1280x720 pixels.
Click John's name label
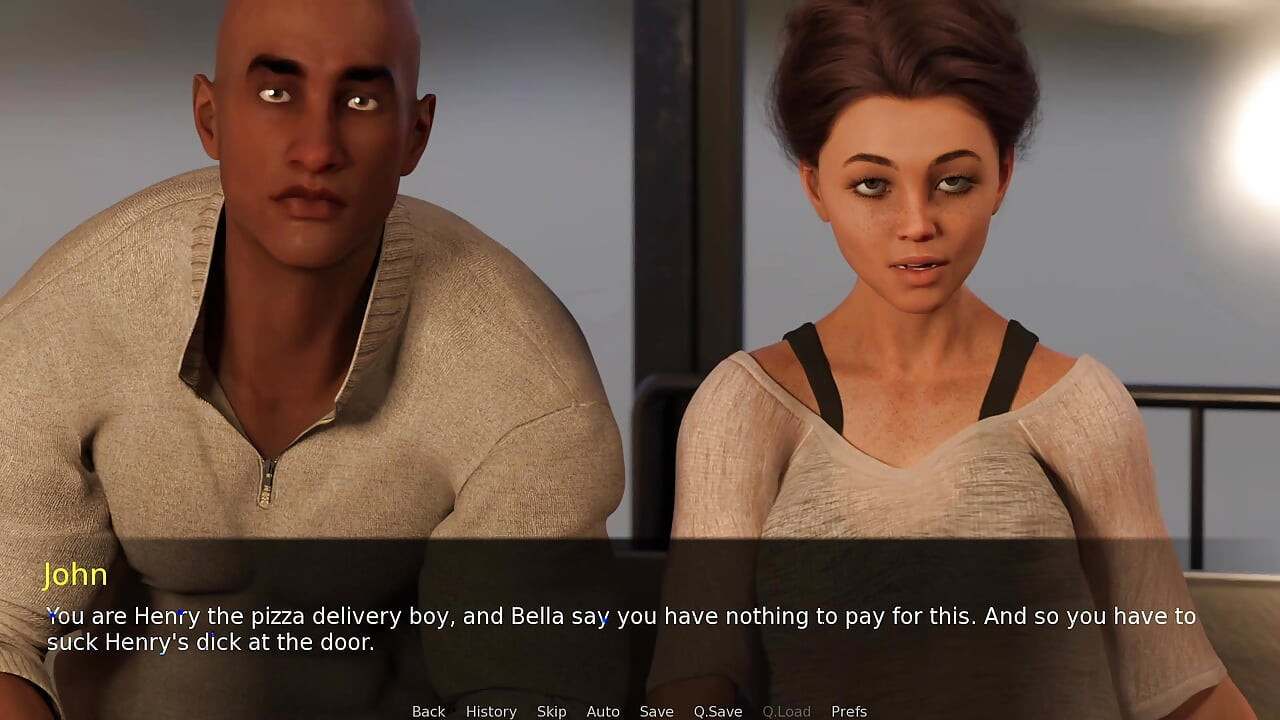[78, 575]
